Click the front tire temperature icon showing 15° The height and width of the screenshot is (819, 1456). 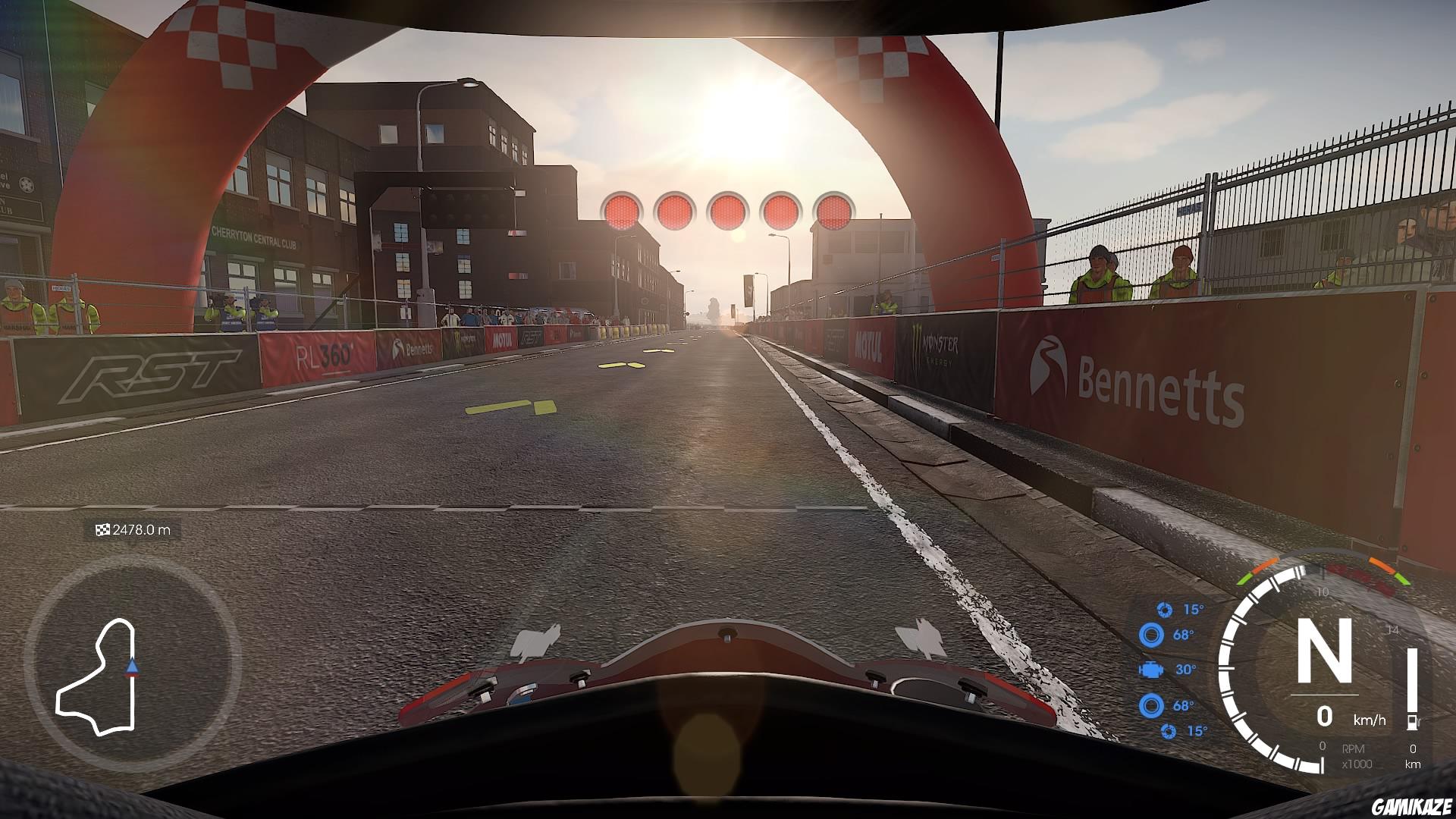(x=1166, y=610)
